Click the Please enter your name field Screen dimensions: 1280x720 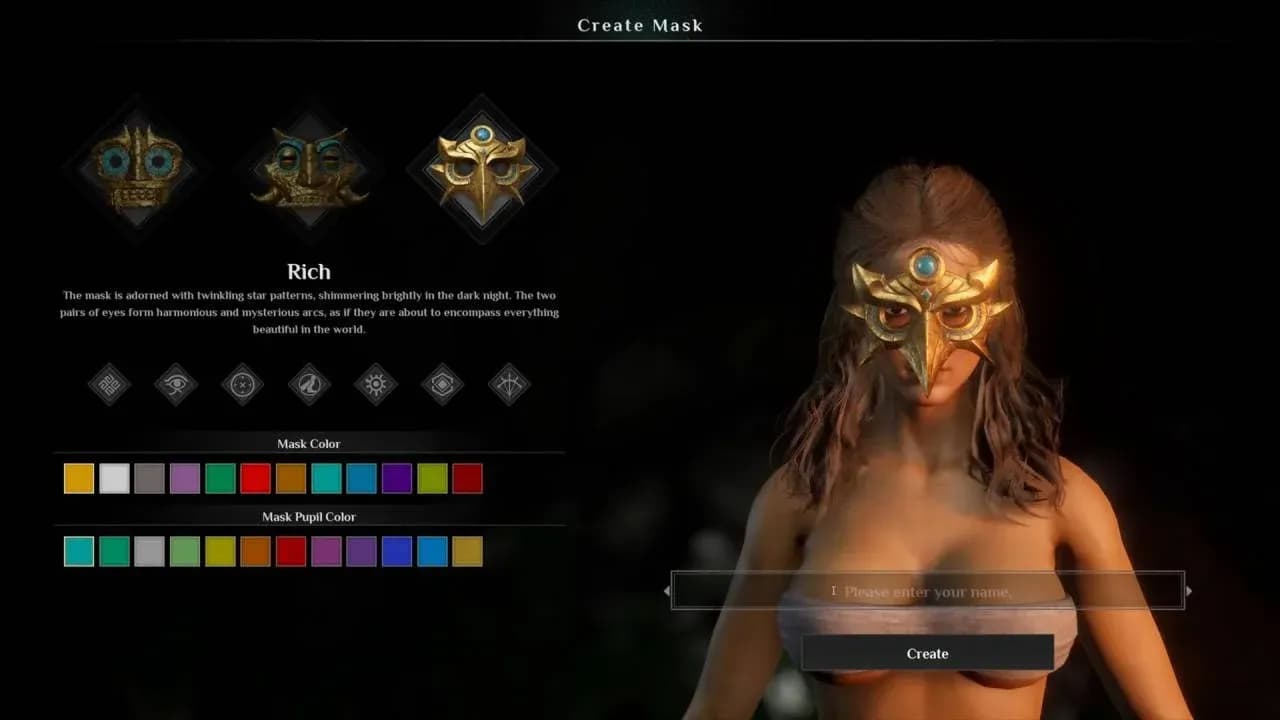click(x=928, y=591)
